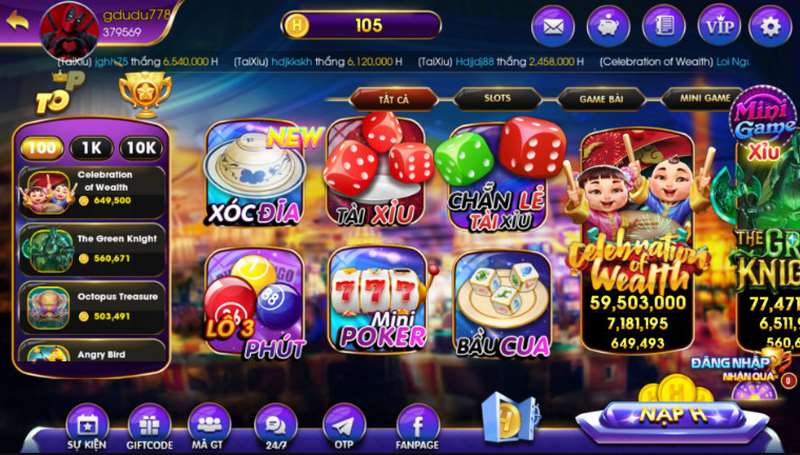Open the piggy bank icon
The image size is (800, 455).
click(607, 25)
